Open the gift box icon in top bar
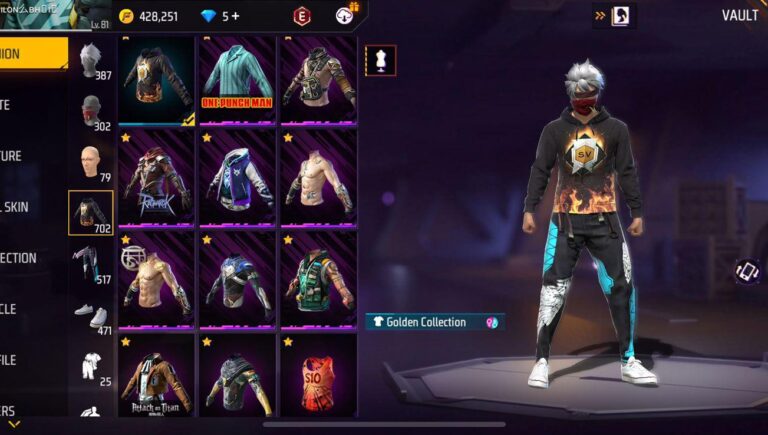Screen dimensions: 768x435 point(345,14)
